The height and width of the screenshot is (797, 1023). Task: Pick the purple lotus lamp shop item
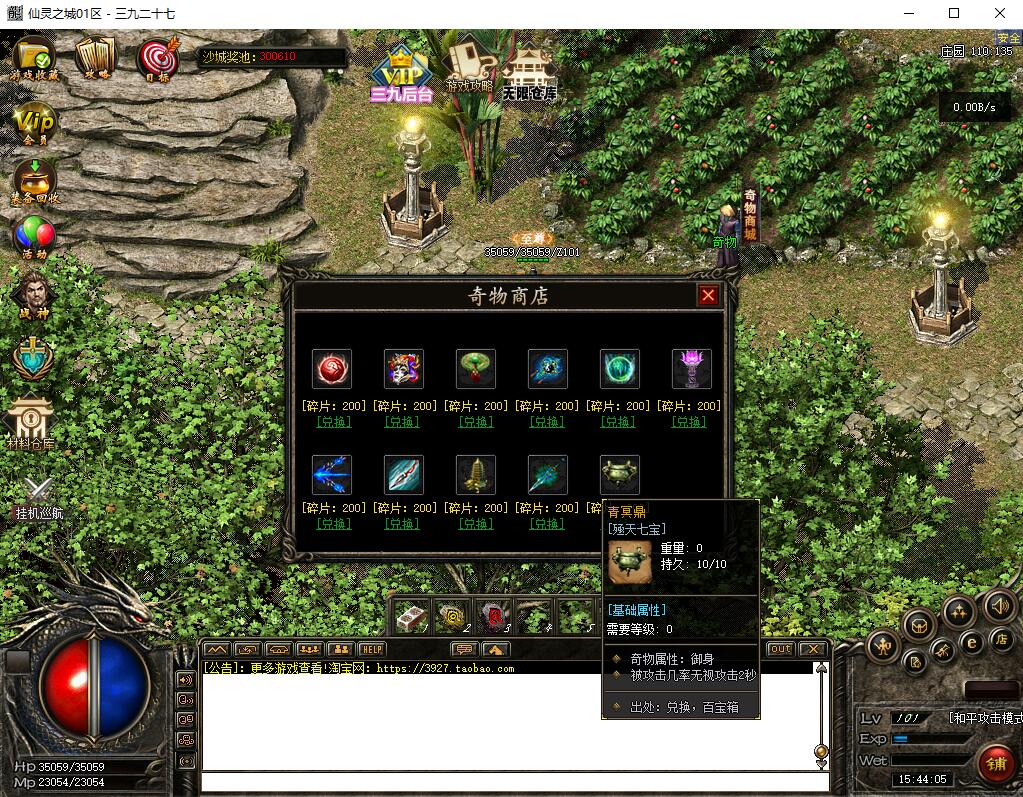pyautogui.click(x=691, y=368)
